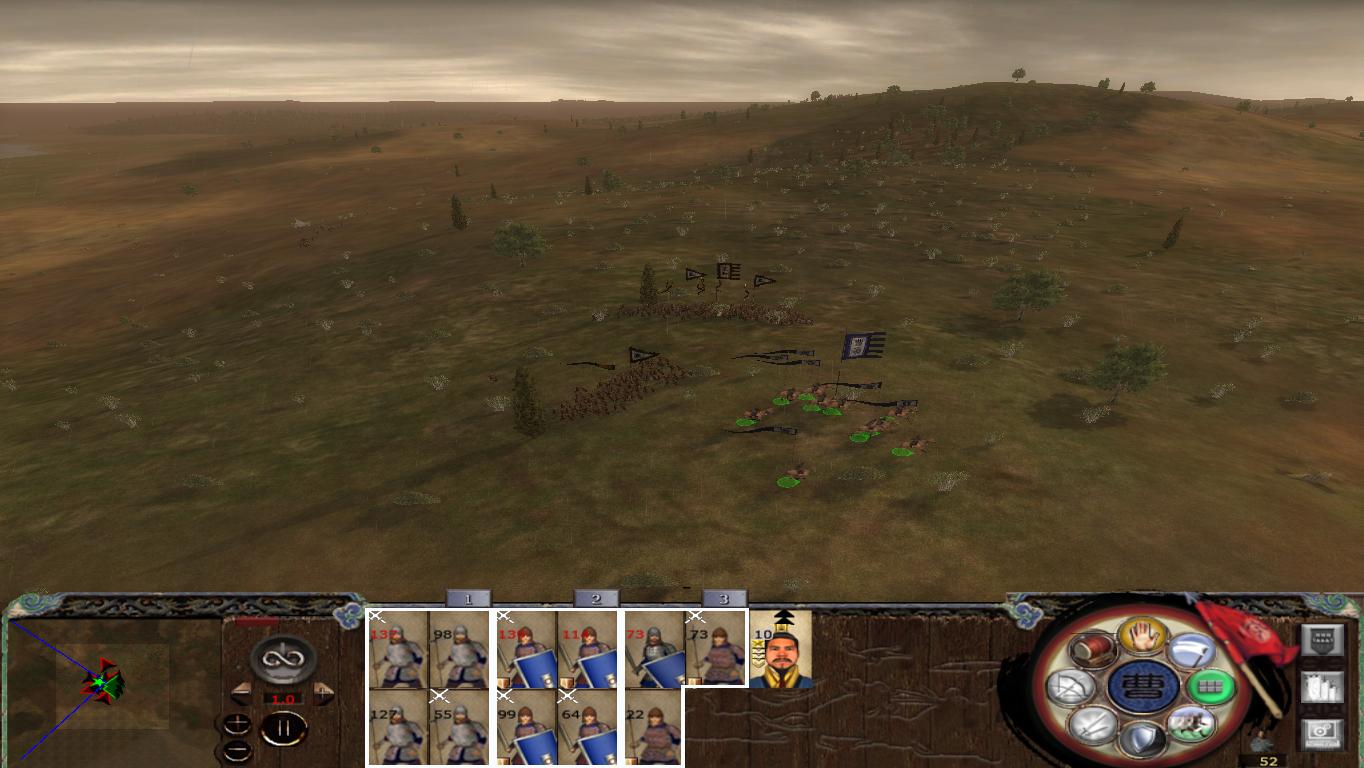This screenshot has height=768, width=1364.
Task: Toggle unit banners with the top-right flag button
Action: coord(1323,639)
